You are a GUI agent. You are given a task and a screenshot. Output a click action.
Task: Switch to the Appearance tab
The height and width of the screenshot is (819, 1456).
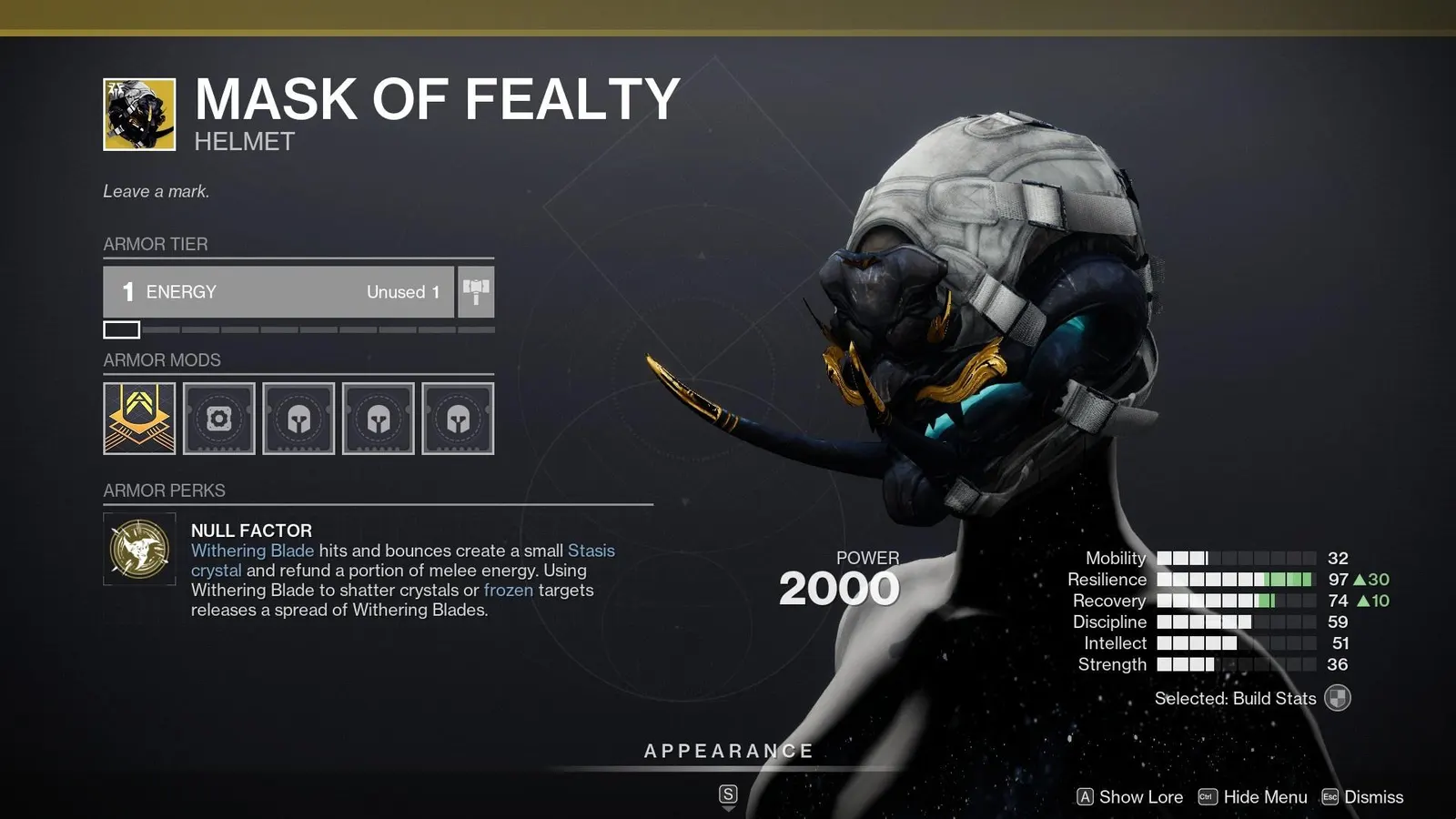tap(728, 750)
